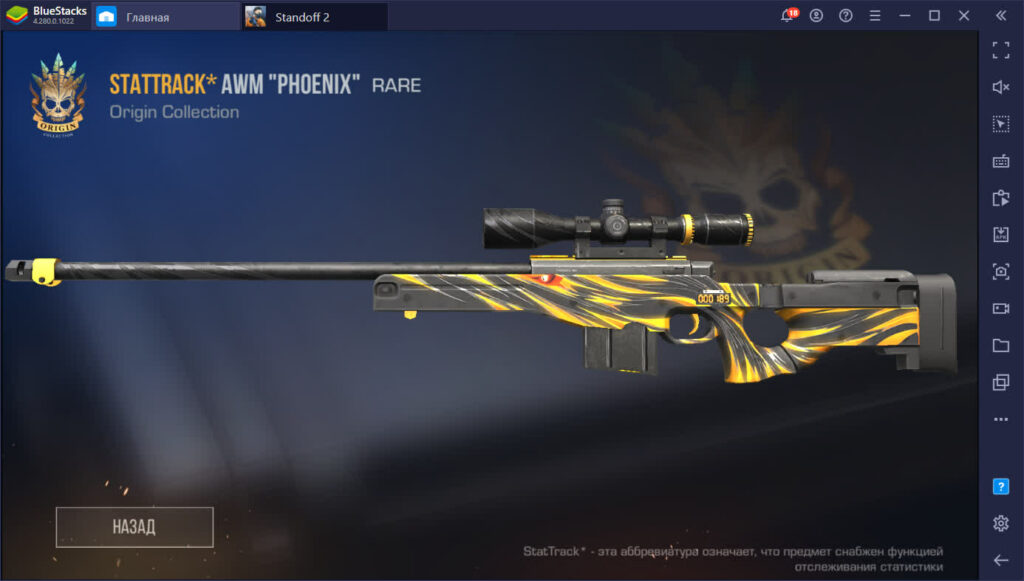Open the BlueStacks settings gear
This screenshot has height=581, width=1024.
[x=1000, y=523]
